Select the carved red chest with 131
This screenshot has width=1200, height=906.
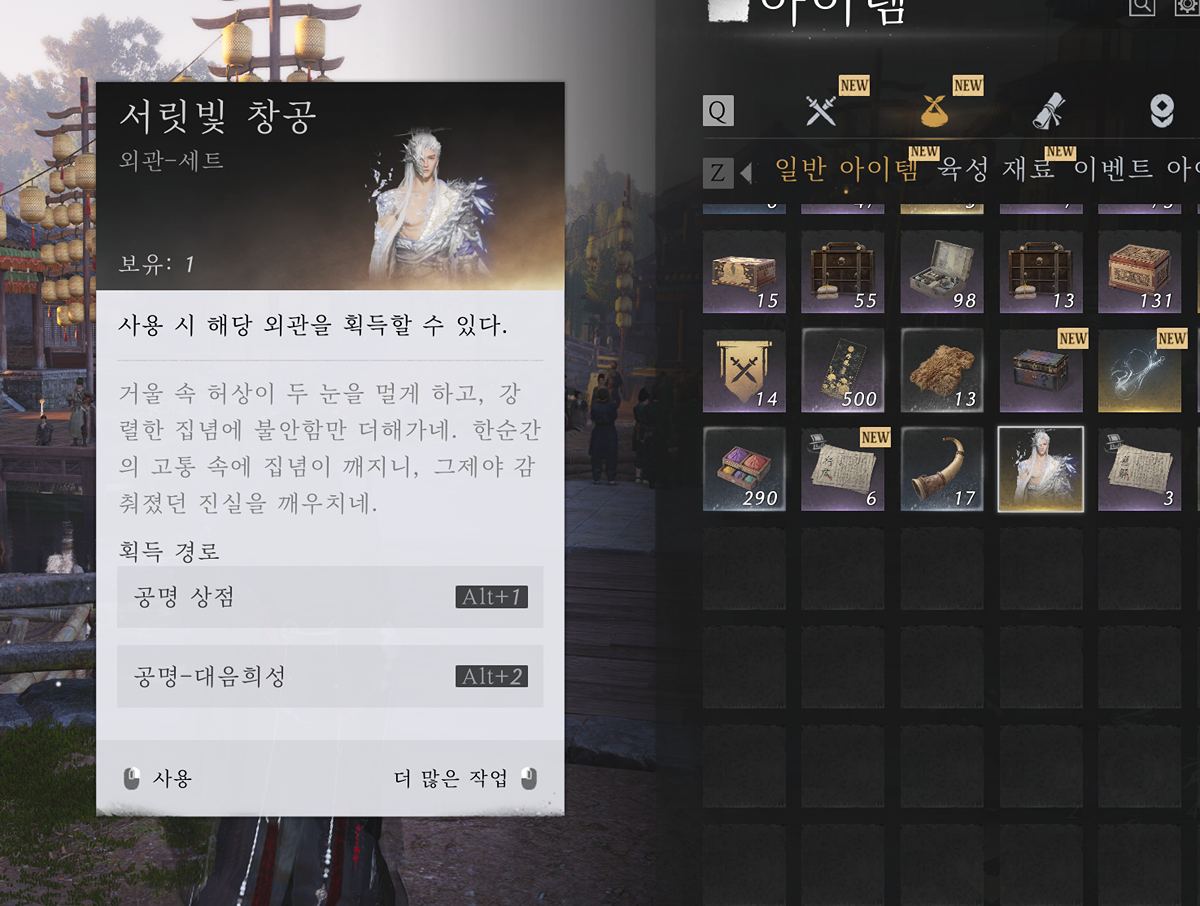pos(1140,271)
